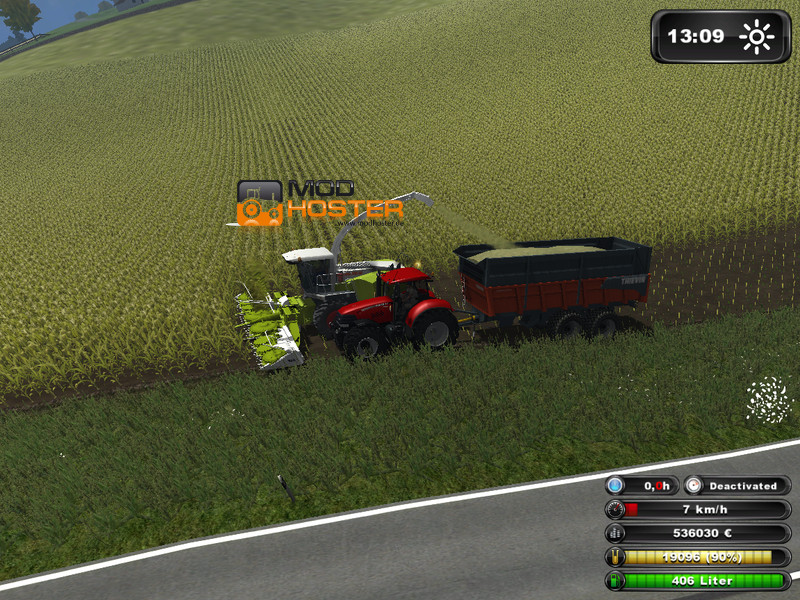Viewport: 800px width, 600px height.
Task: Select the green fuel pump icon
Action: pos(615,580)
